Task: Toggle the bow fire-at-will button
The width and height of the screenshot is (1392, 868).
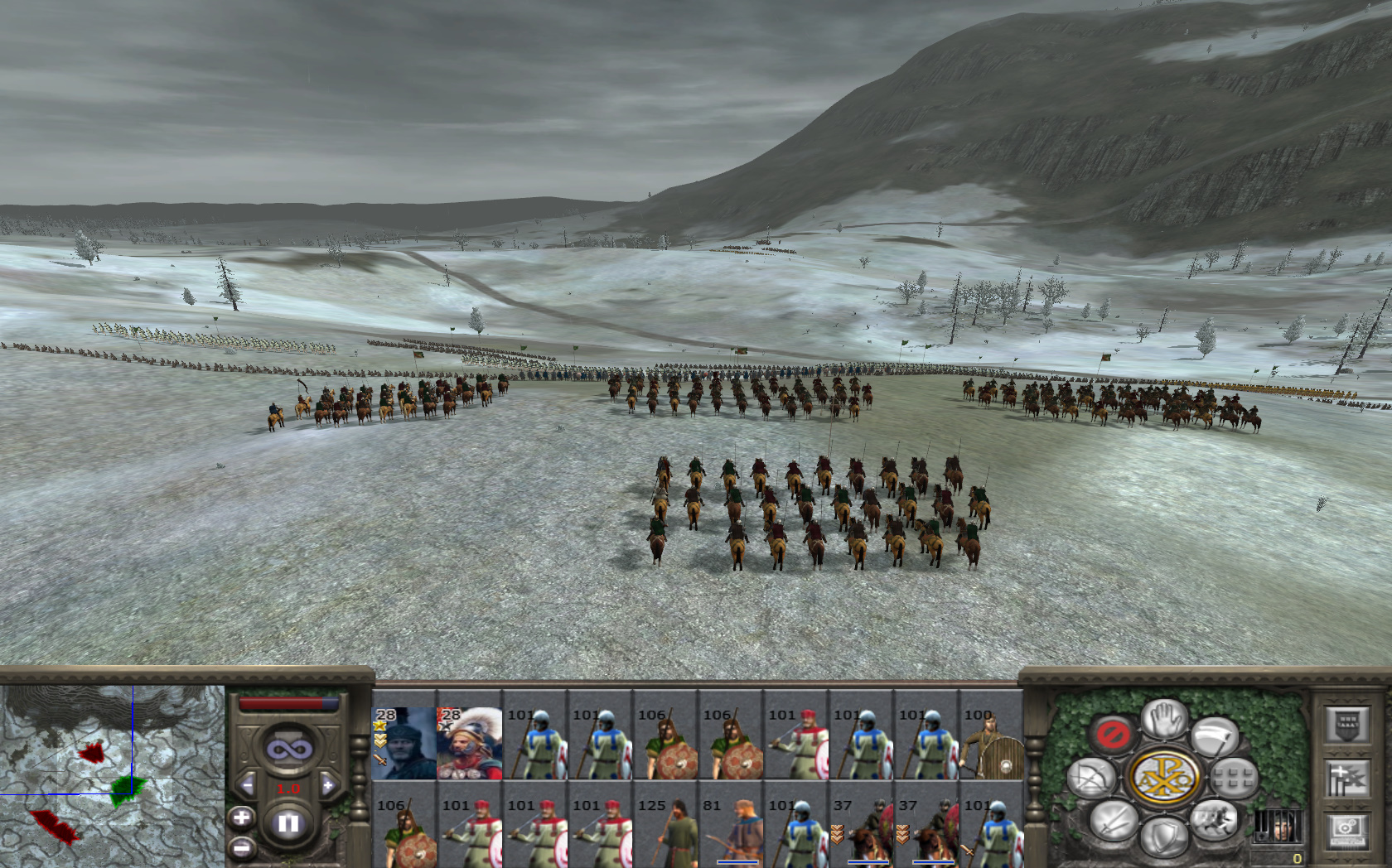Action: coord(1091,778)
